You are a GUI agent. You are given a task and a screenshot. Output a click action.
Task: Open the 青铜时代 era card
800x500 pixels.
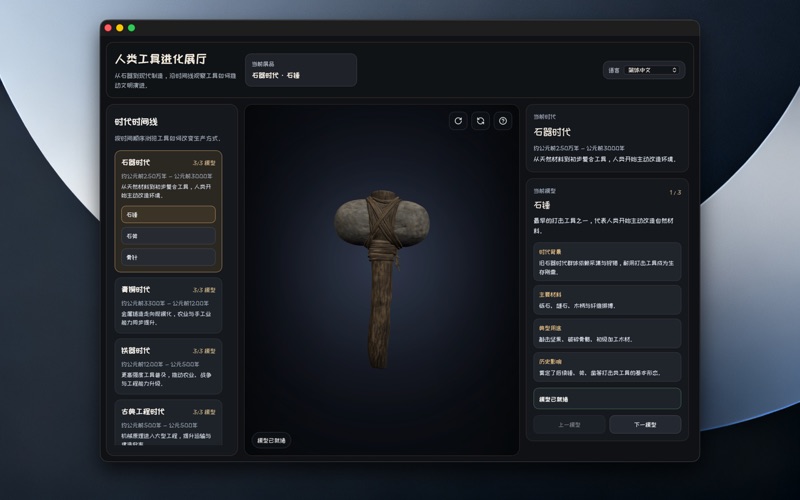tap(168, 304)
